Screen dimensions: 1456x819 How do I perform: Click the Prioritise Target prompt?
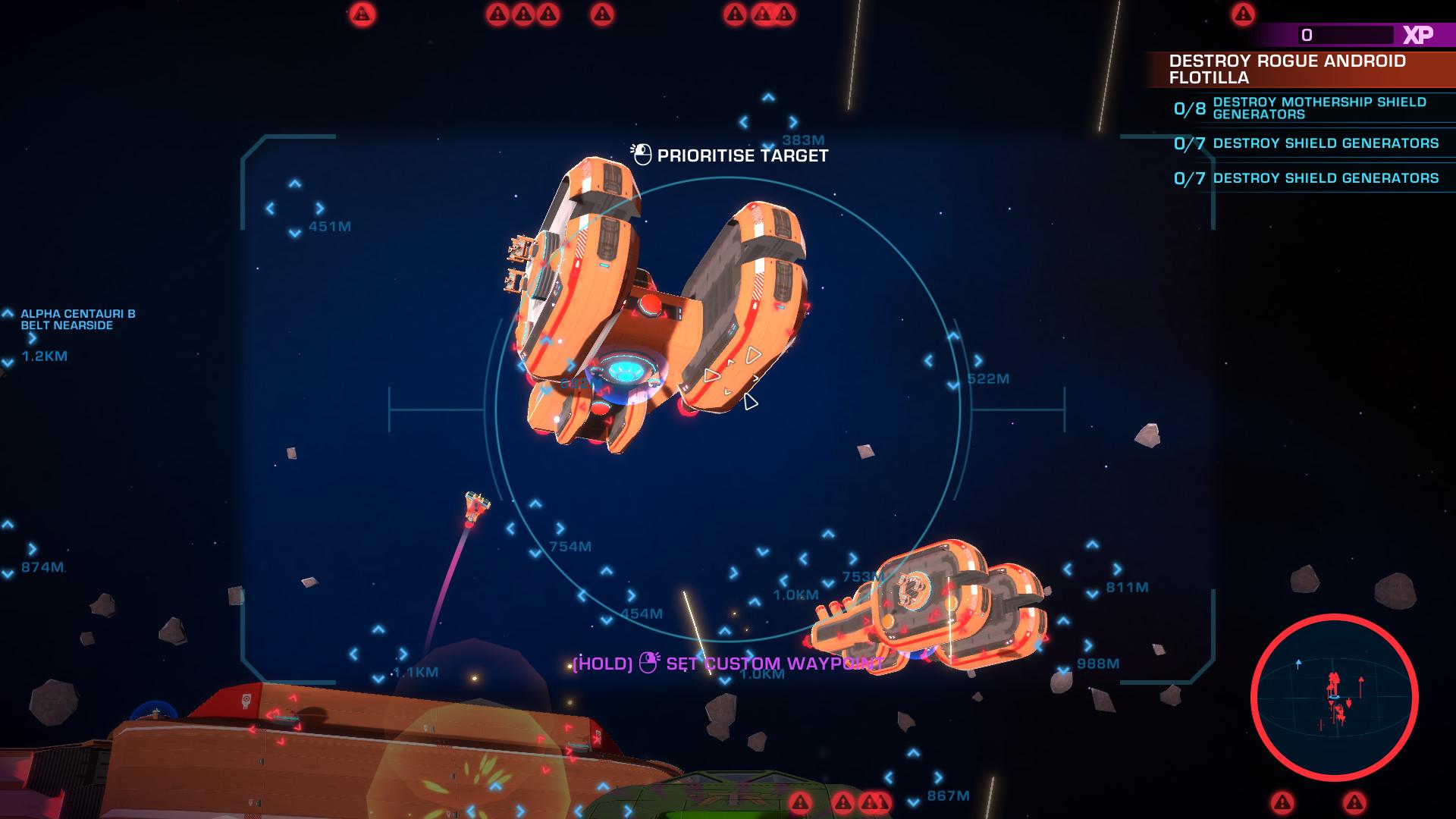click(743, 156)
